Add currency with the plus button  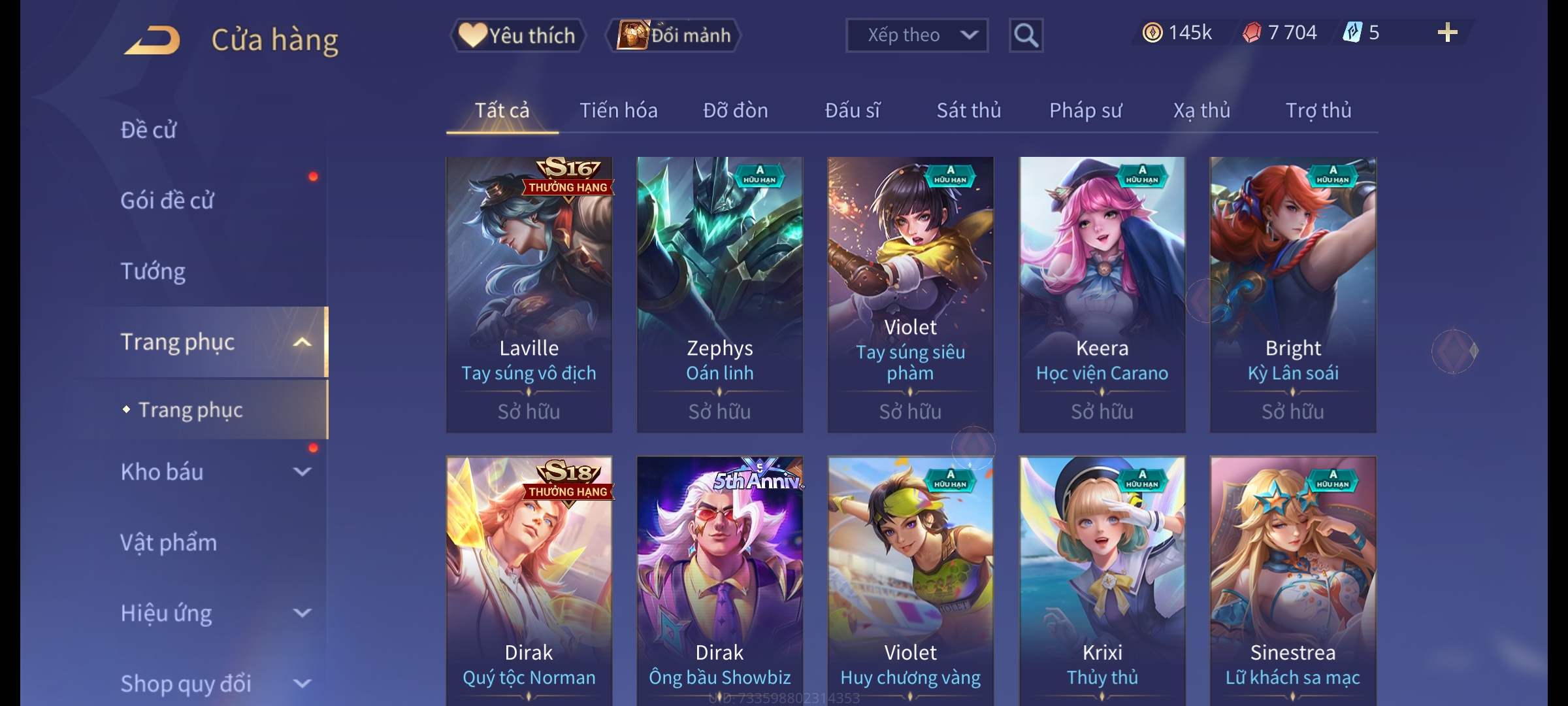(x=1447, y=33)
